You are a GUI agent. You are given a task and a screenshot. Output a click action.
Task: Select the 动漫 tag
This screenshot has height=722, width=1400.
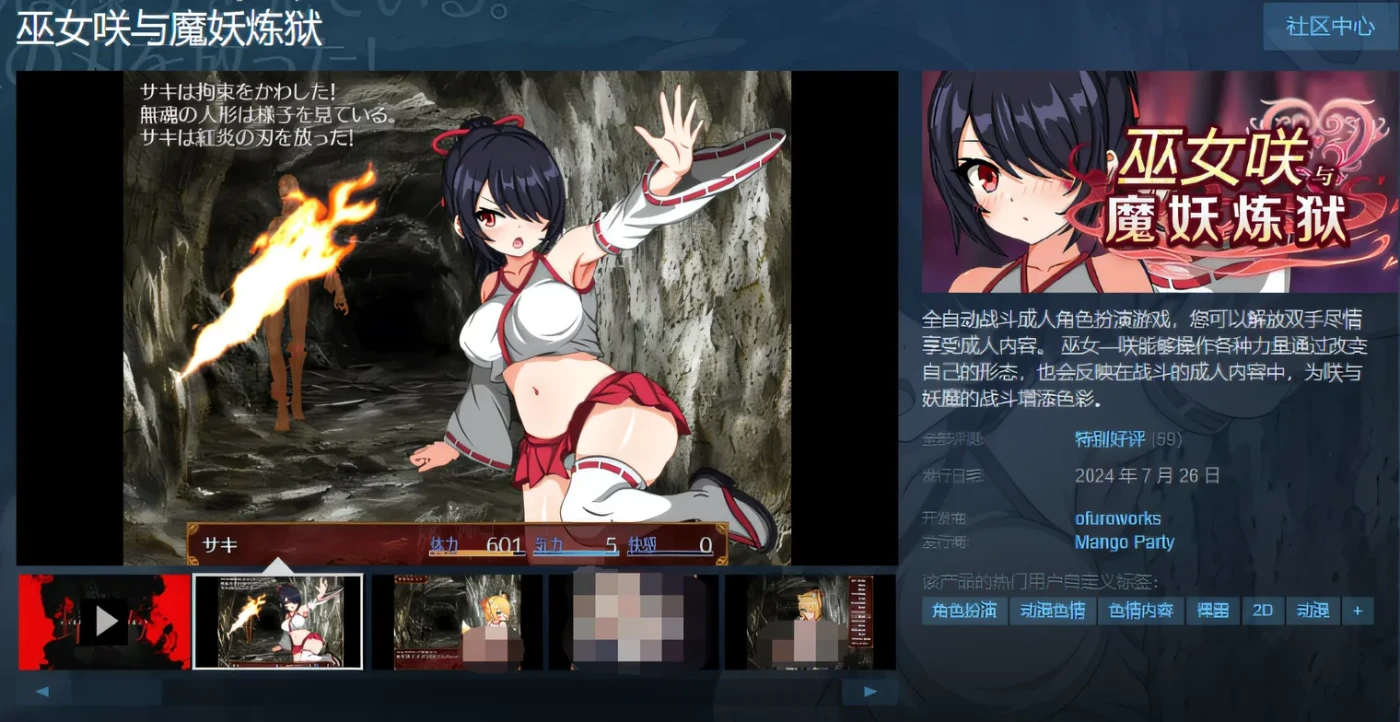[x=1313, y=610]
